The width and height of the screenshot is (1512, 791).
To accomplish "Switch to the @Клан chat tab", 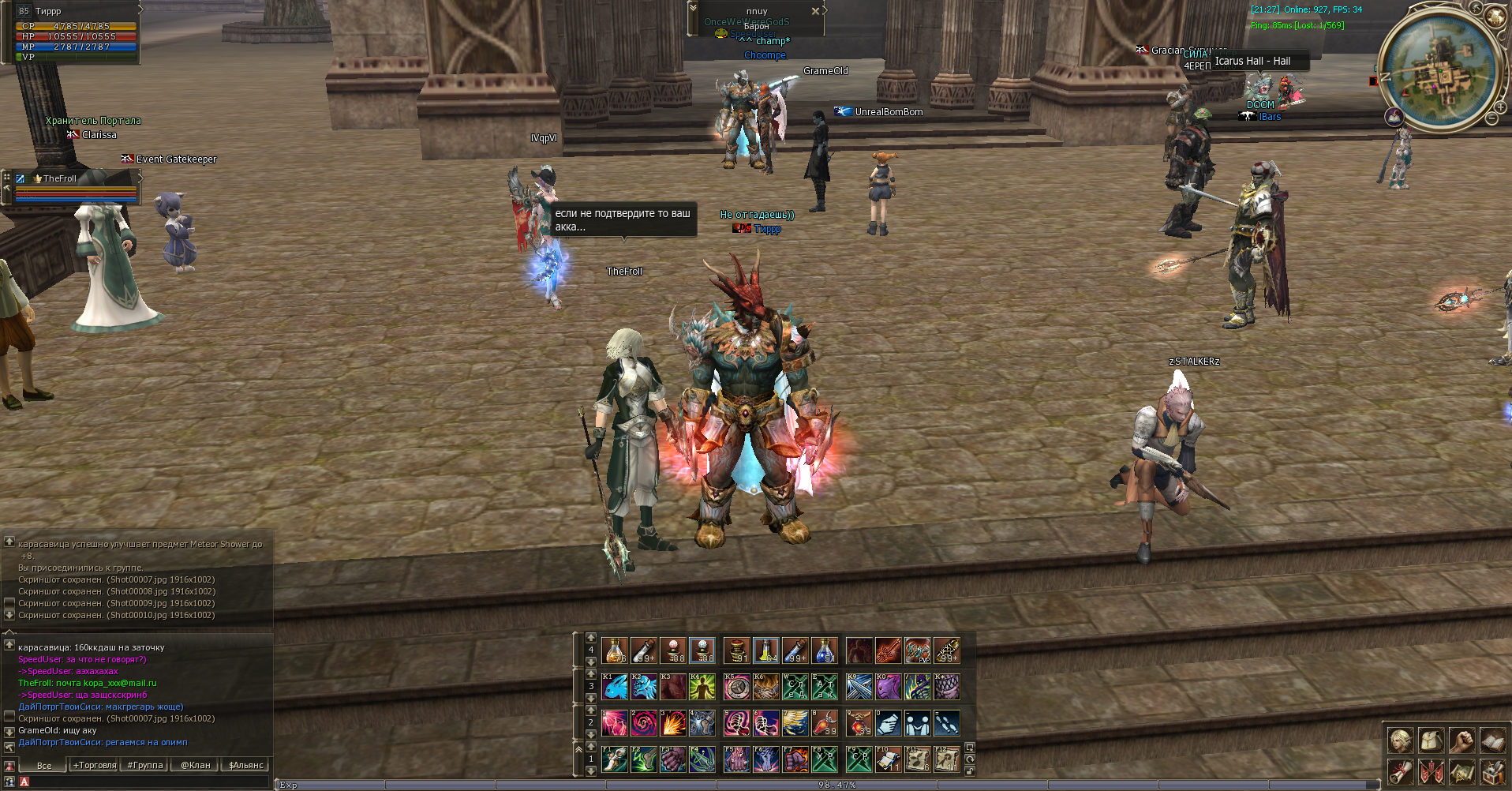I will [x=196, y=765].
